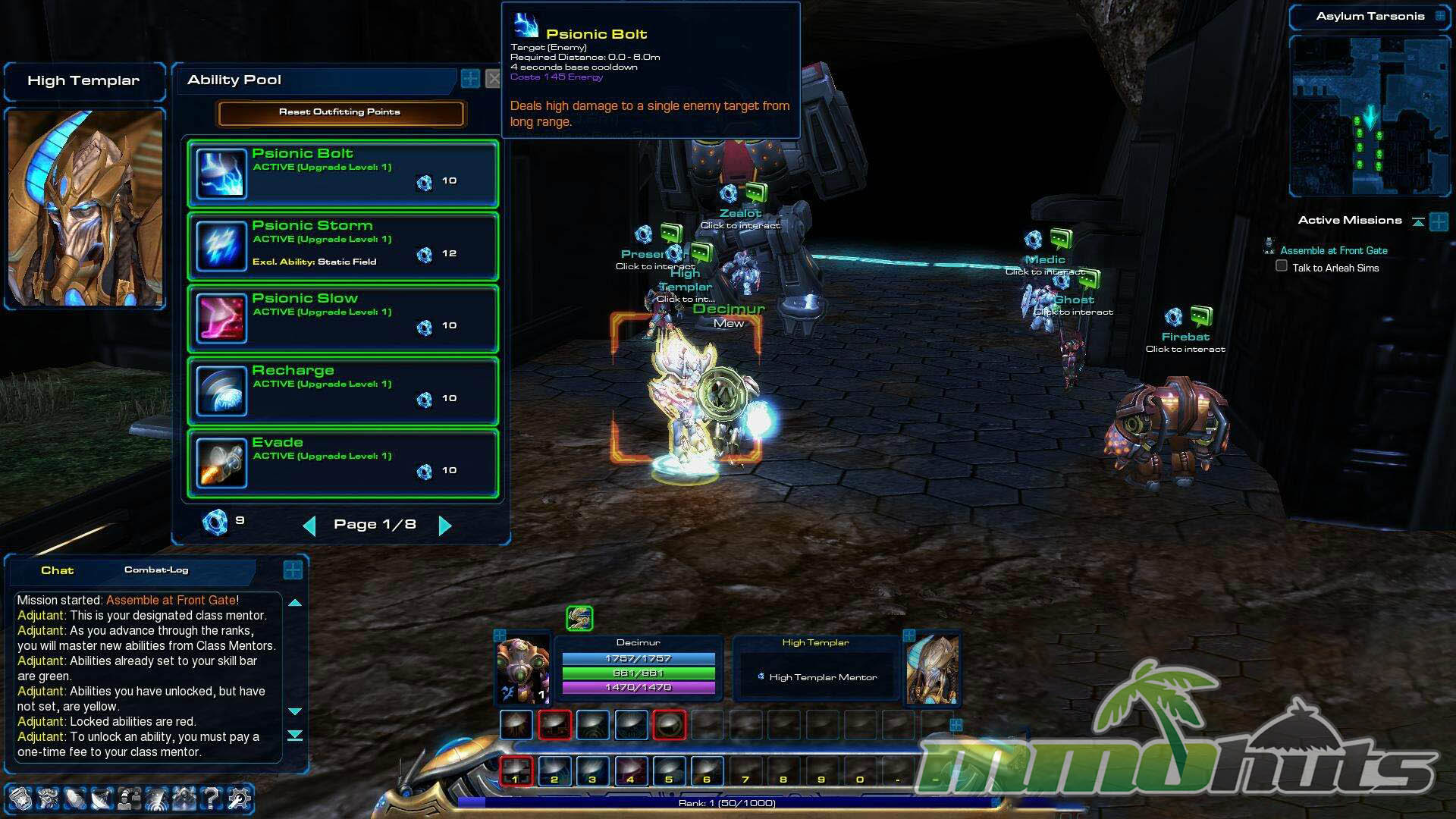Click the High Templar Mentor target portrait
The height and width of the screenshot is (819, 1456).
pyautogui.click(x=933, y=669)
